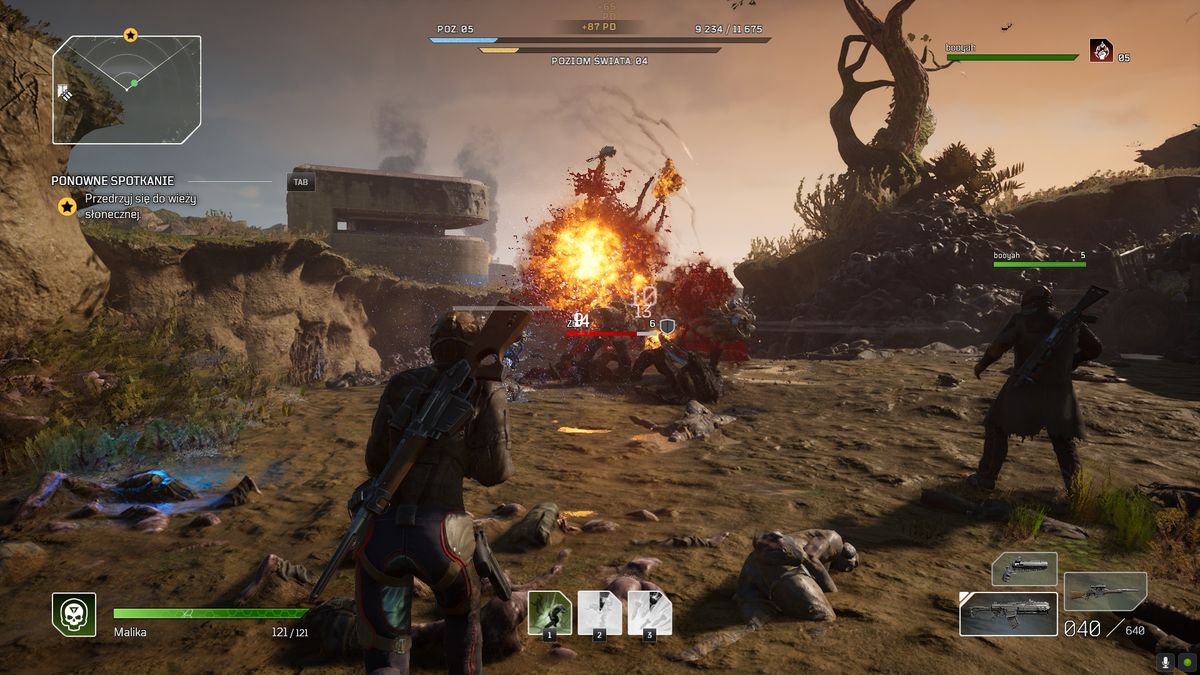Open the Ponowne Spotkanie quest tracker
This screenshot has width=1200, height=675.
point(113,181)
